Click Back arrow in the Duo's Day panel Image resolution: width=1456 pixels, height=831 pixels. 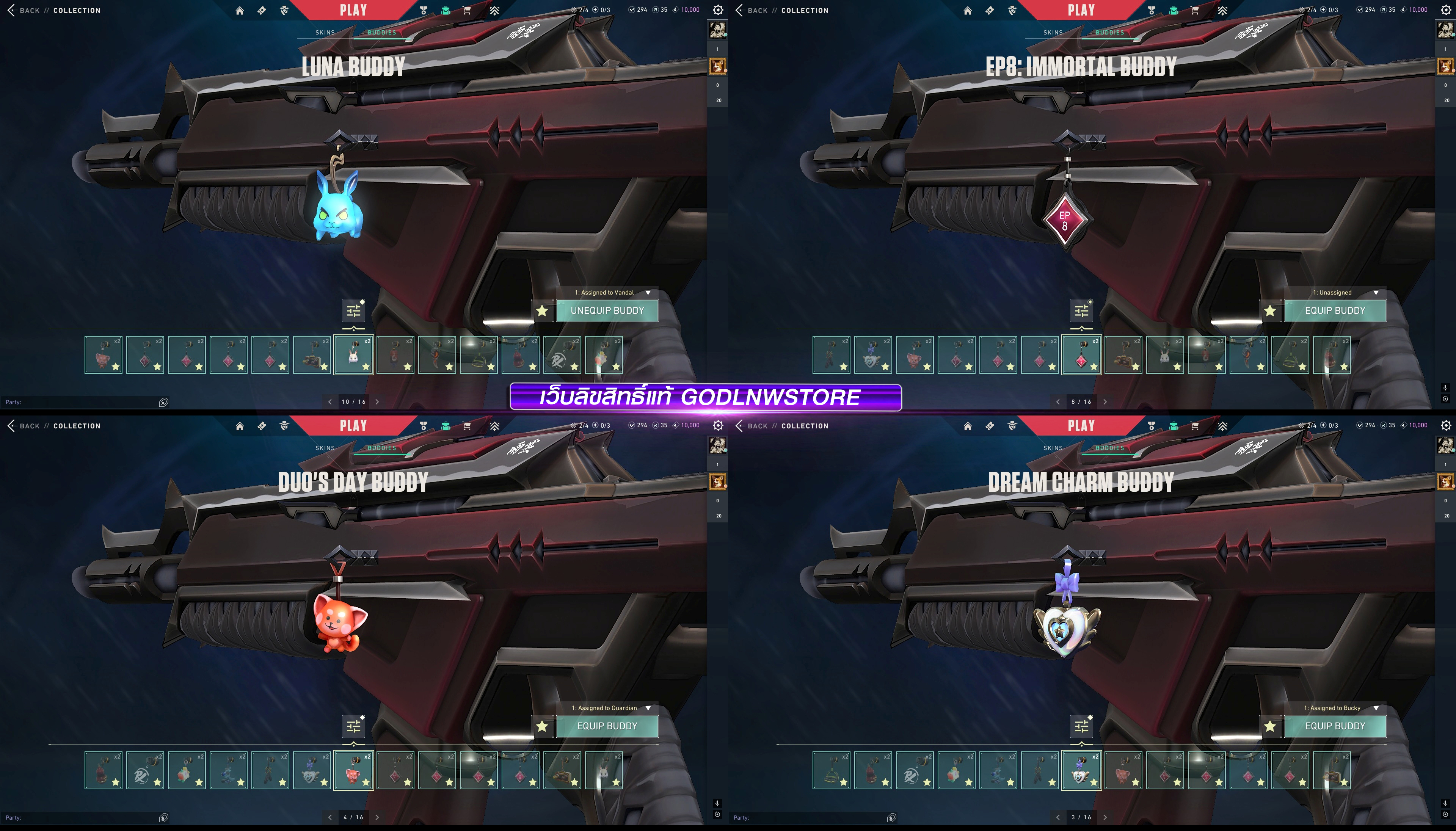pos(11,426)
